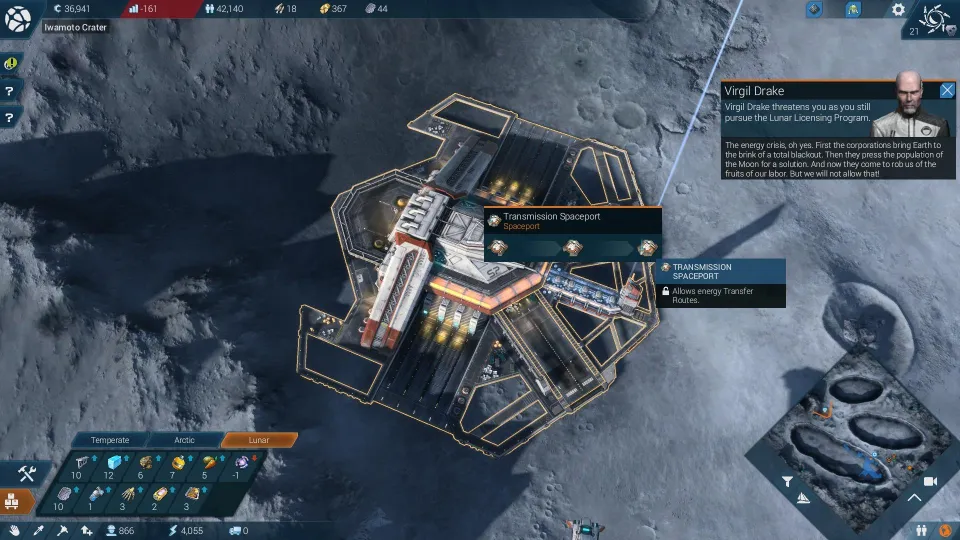The width and height of the screenshot is (960, 540).
Task: Activate the eyedropper copy tool
Action: pyautogui.click(x=38, y=530)
